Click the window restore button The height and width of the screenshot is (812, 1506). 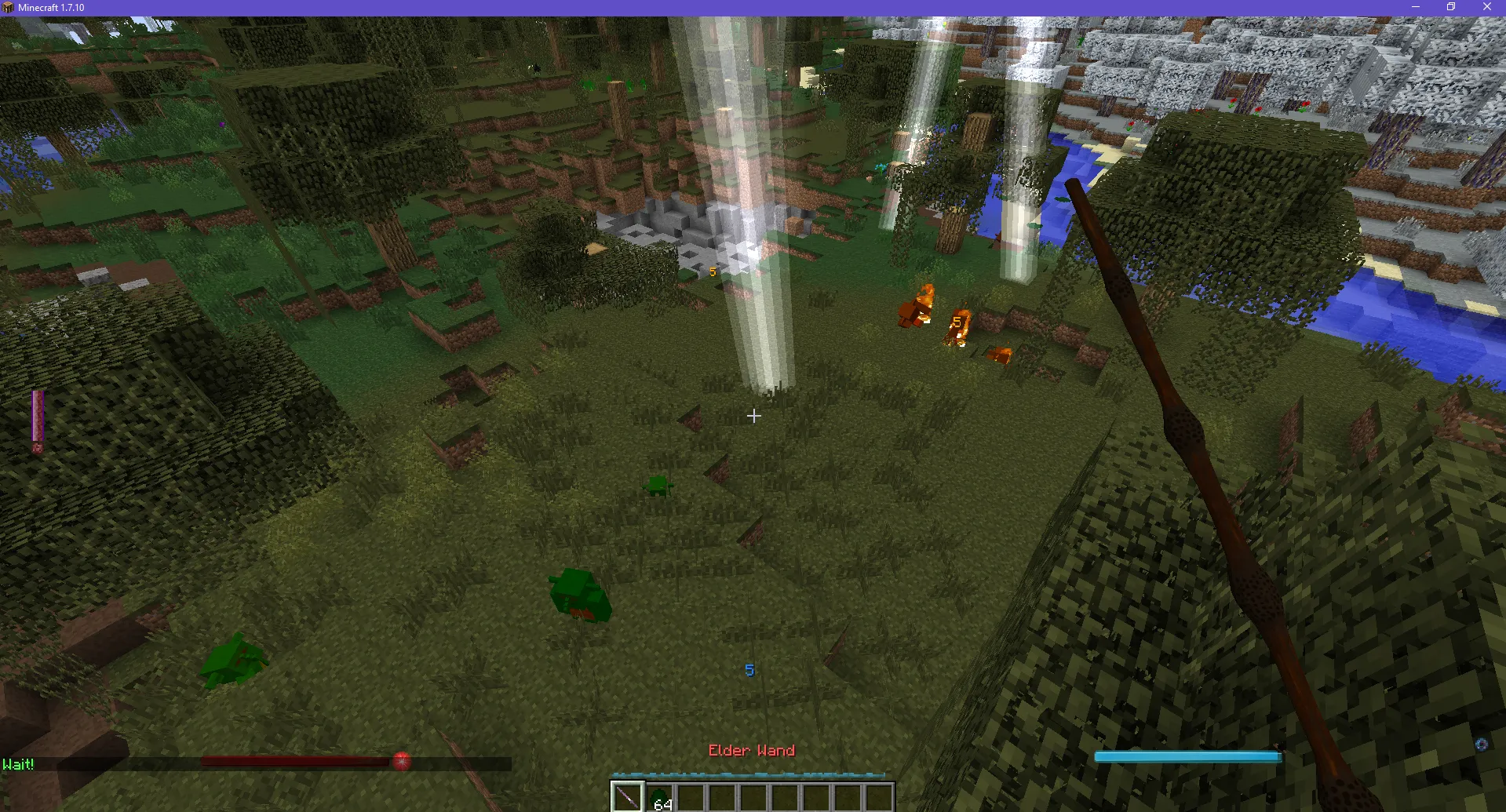point(1450,7)
